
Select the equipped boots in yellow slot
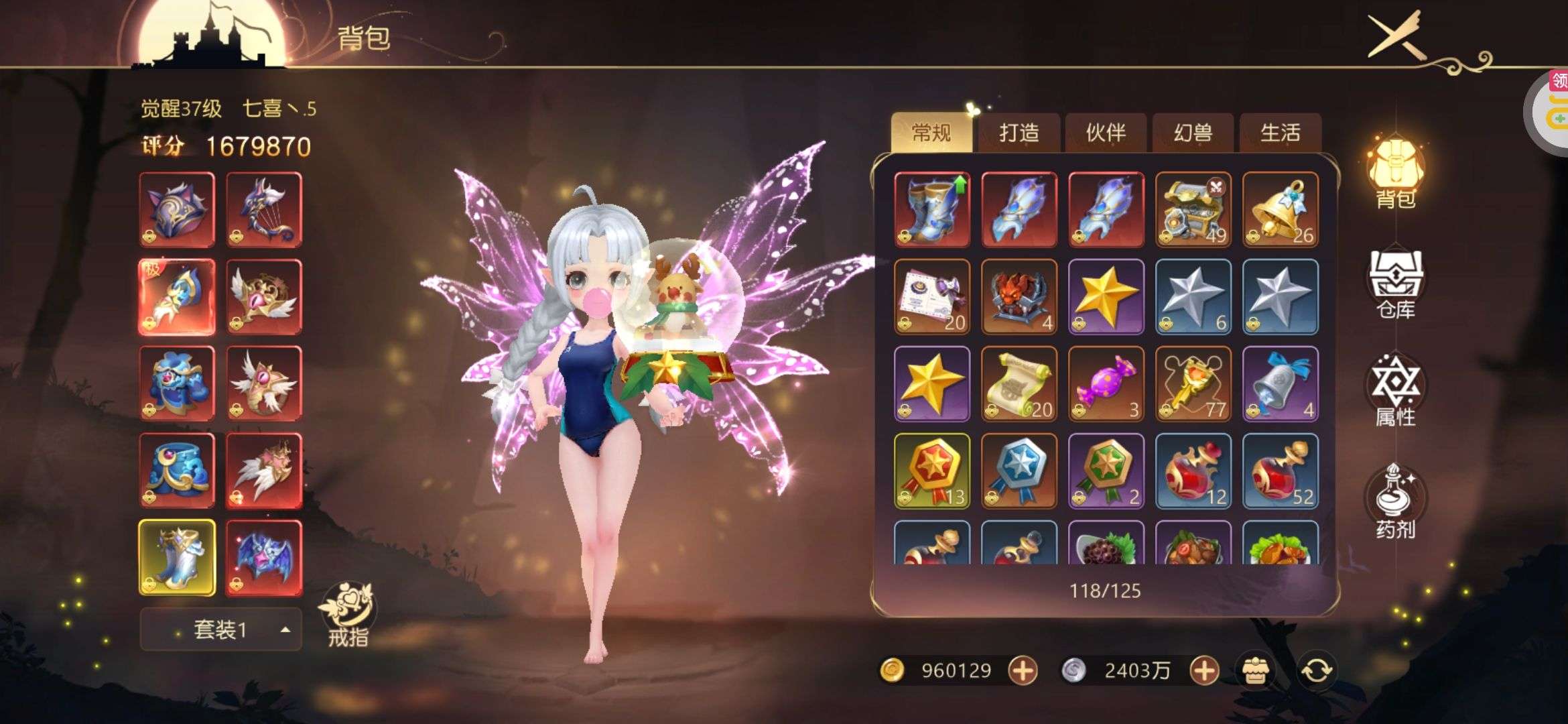point(177,558)
